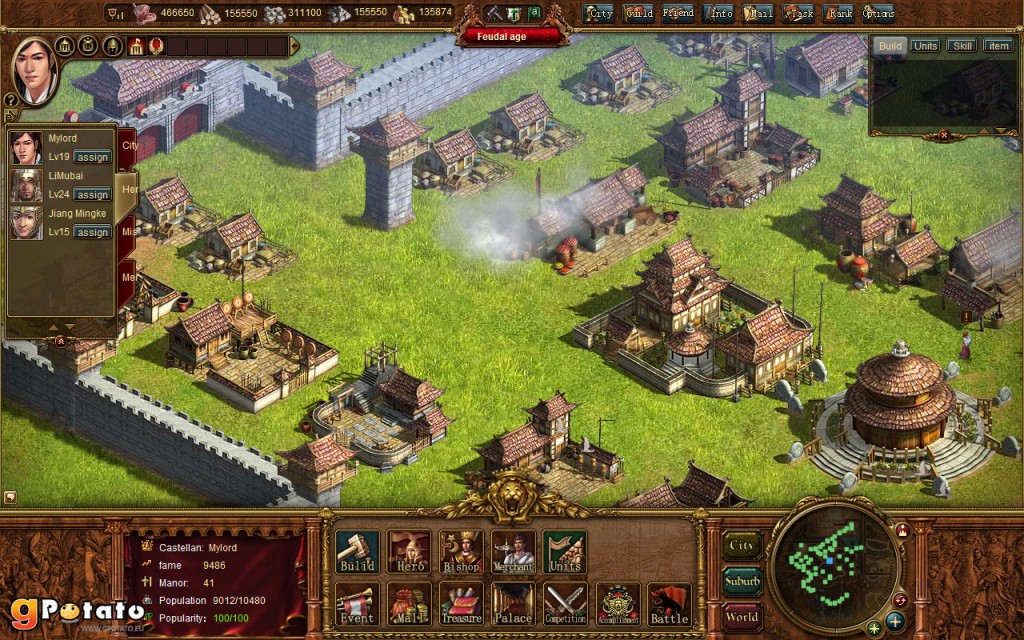Image resolution: width=1024 pixels, height=640 pixels.
Task: Click the help question mark icon
Action: pos(11,100)
